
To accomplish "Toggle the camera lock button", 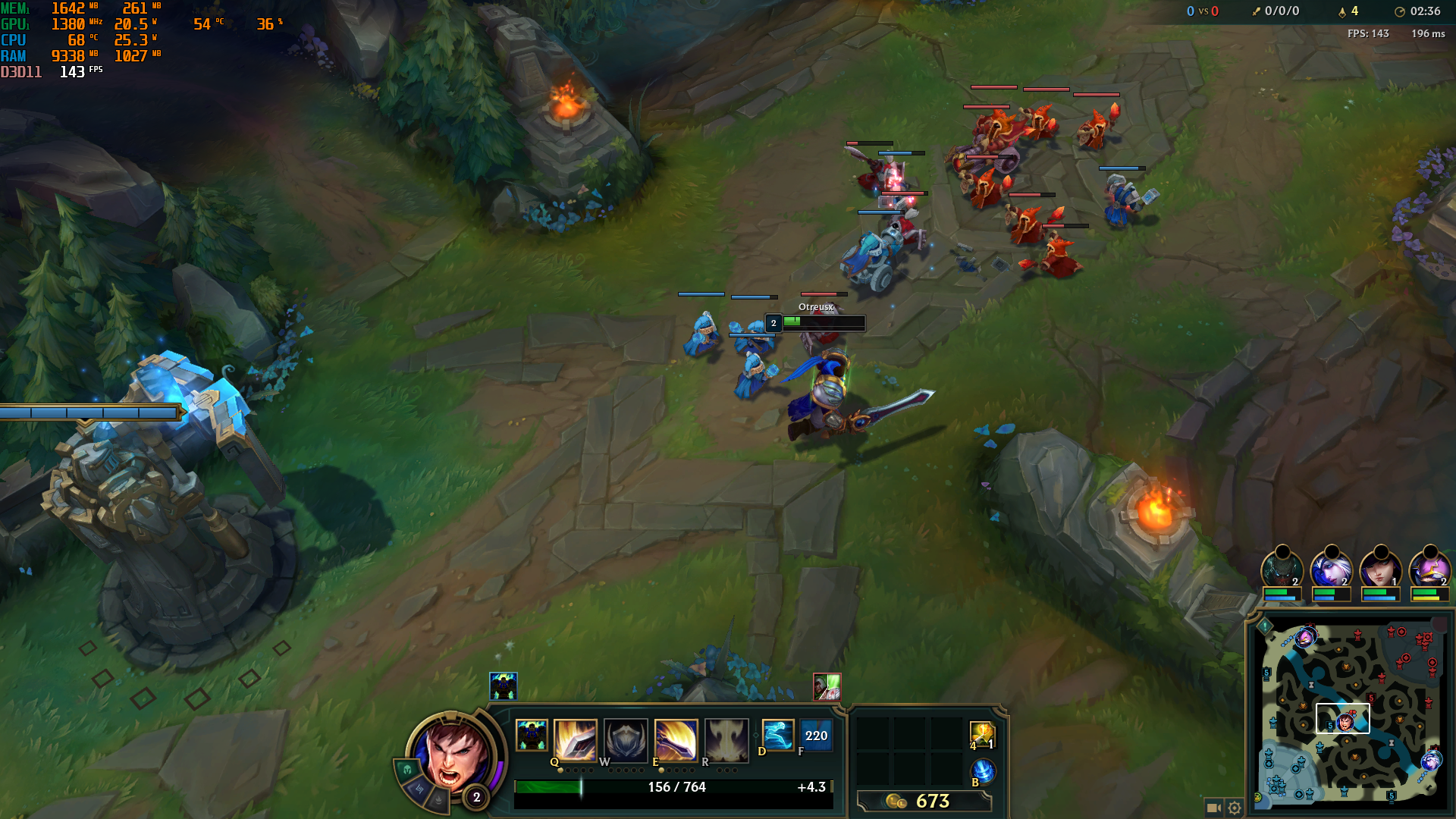I will (x=1213, y=808).
